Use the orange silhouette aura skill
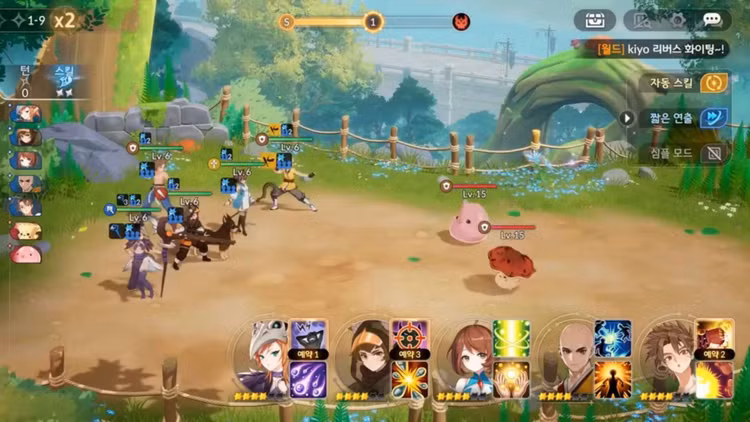Image resolution: width=750 pixels, height=422 pixels. [613, 379]
